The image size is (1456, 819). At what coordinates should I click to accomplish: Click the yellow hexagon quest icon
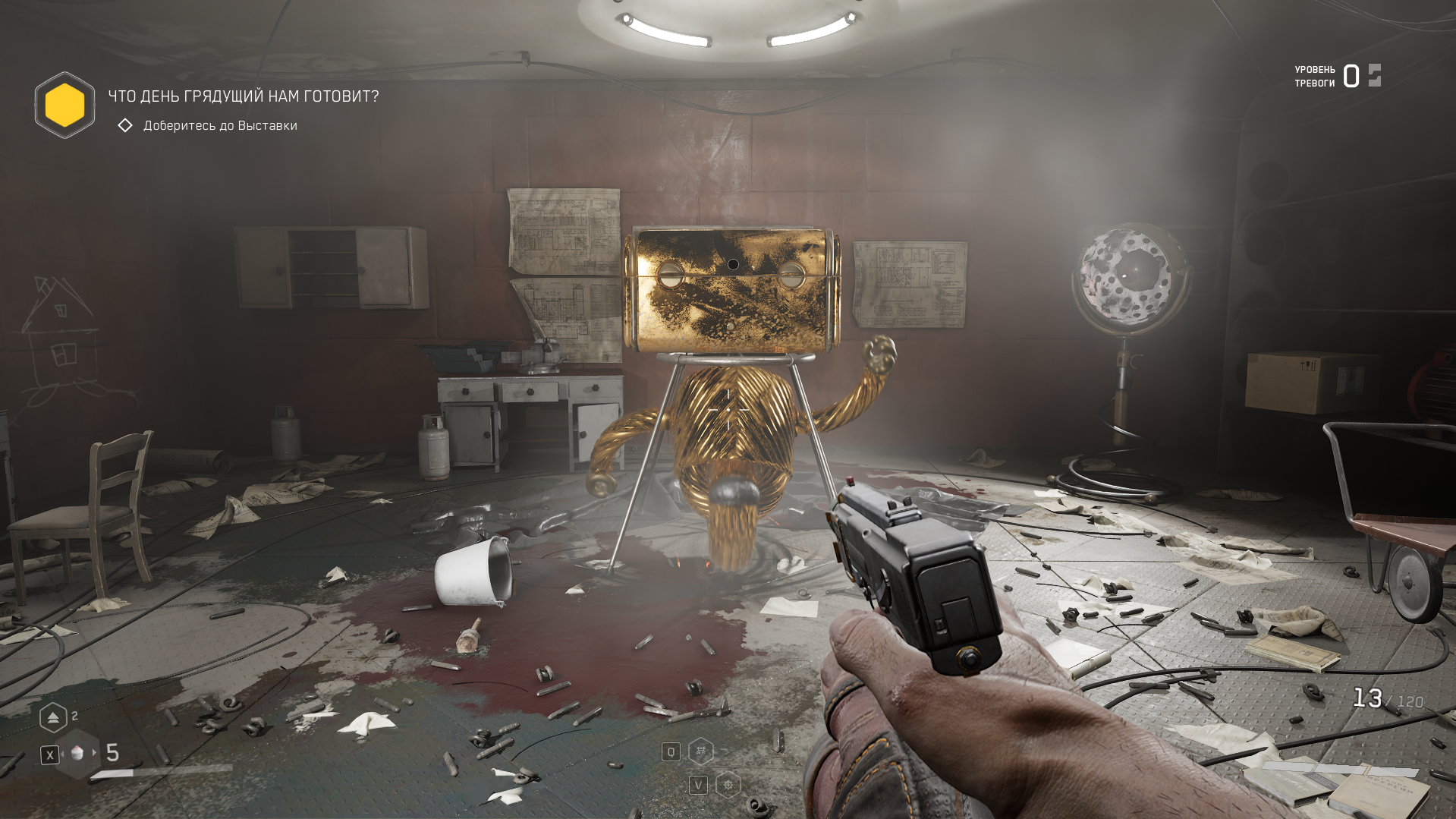(64, 106)
